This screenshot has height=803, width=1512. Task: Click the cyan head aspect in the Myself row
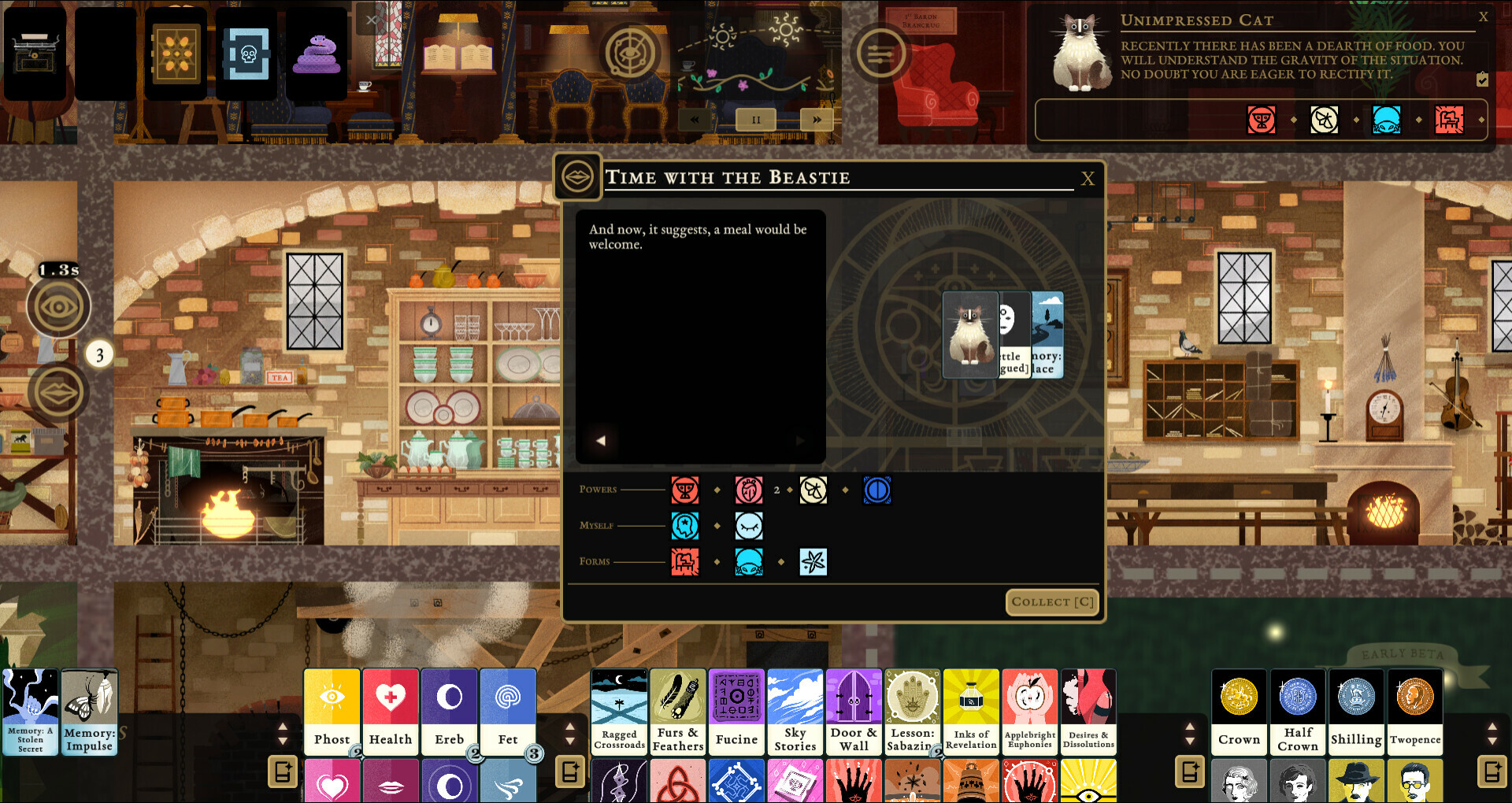tap(686, 525)
